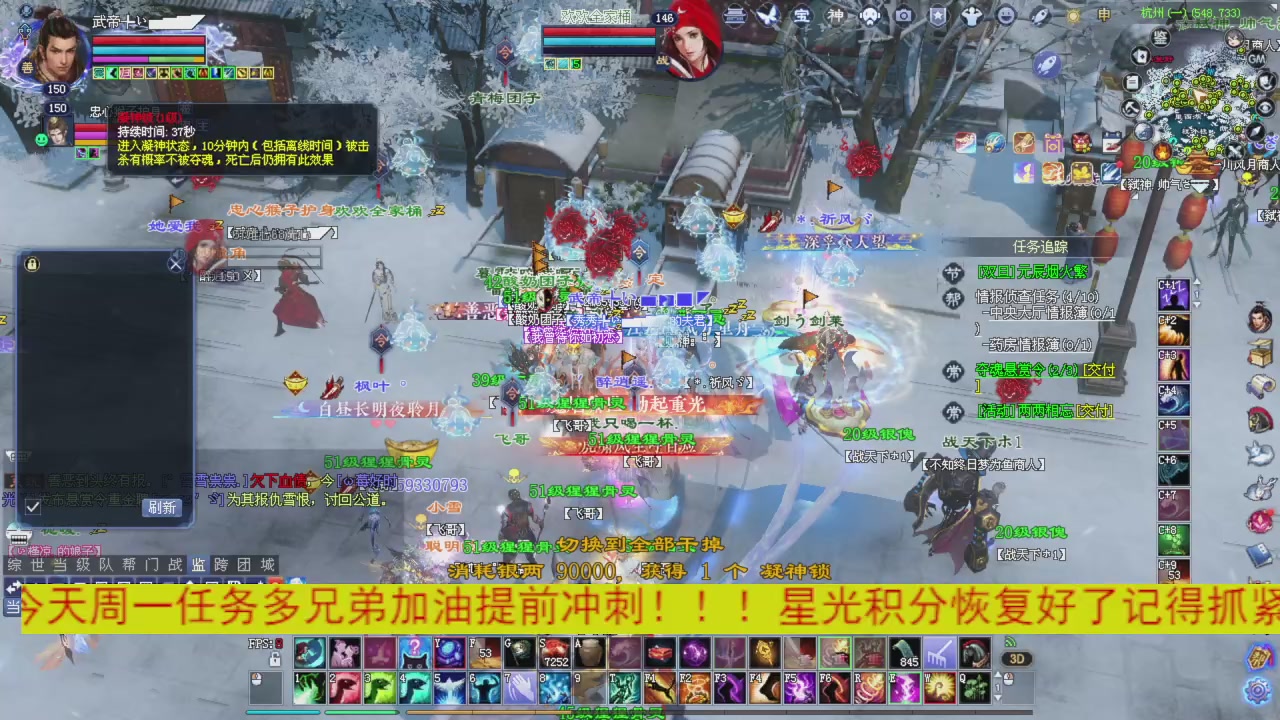Open the 神 icon in the top event bar
1280x720 pixels.
[838, 15]
